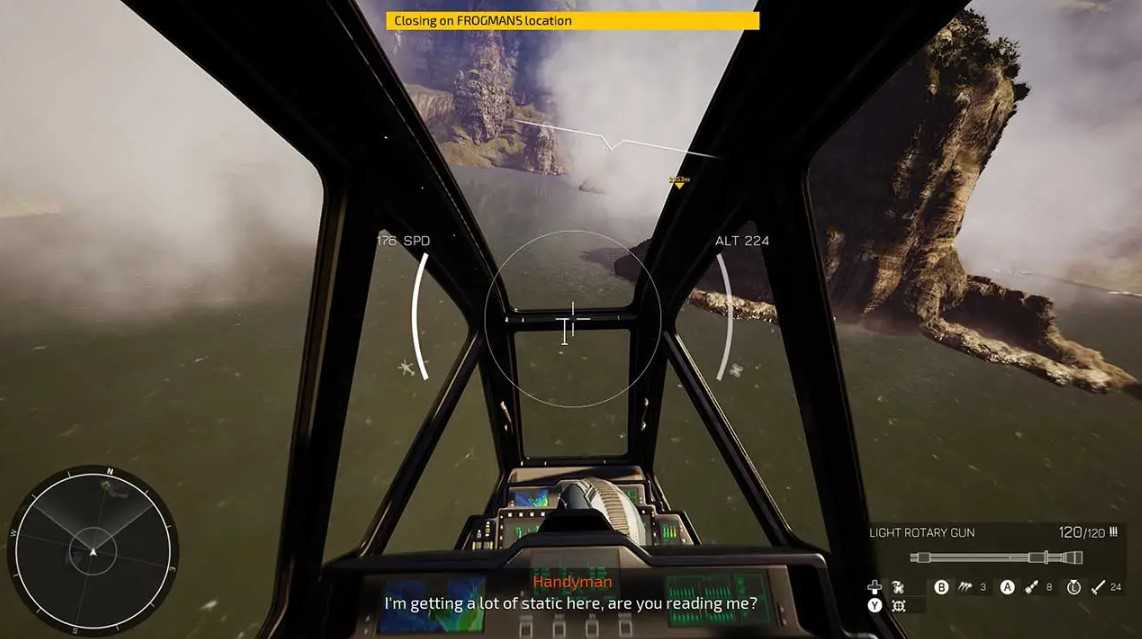Activate the fan-shaped icon beside the d-pad glyph
The image size is (1142, 639).
[898, 587]
